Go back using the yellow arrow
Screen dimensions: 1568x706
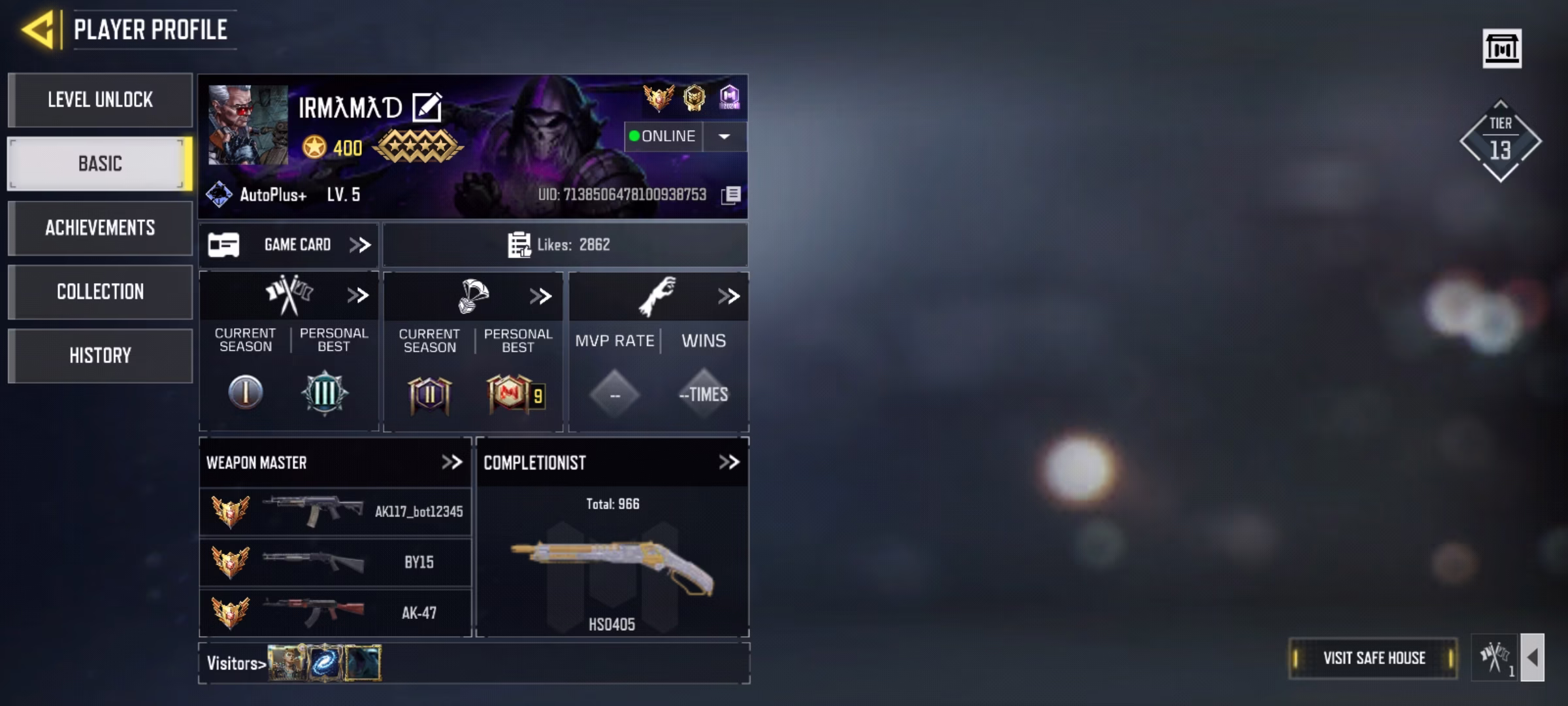[38, 30]
